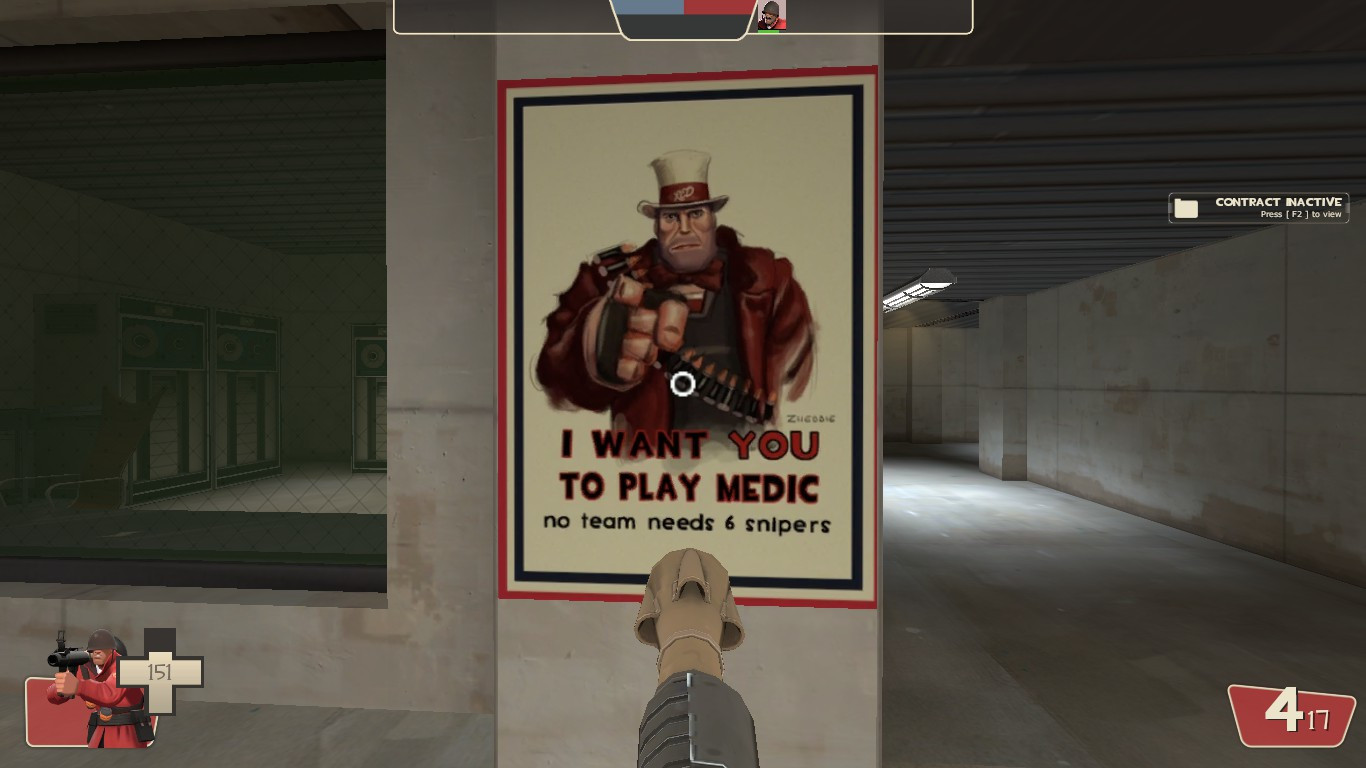Expand the CONTRACT INACTIVE notification panel
Image resolution: width=1366 pixels, height=768 pixels.
1258,207
